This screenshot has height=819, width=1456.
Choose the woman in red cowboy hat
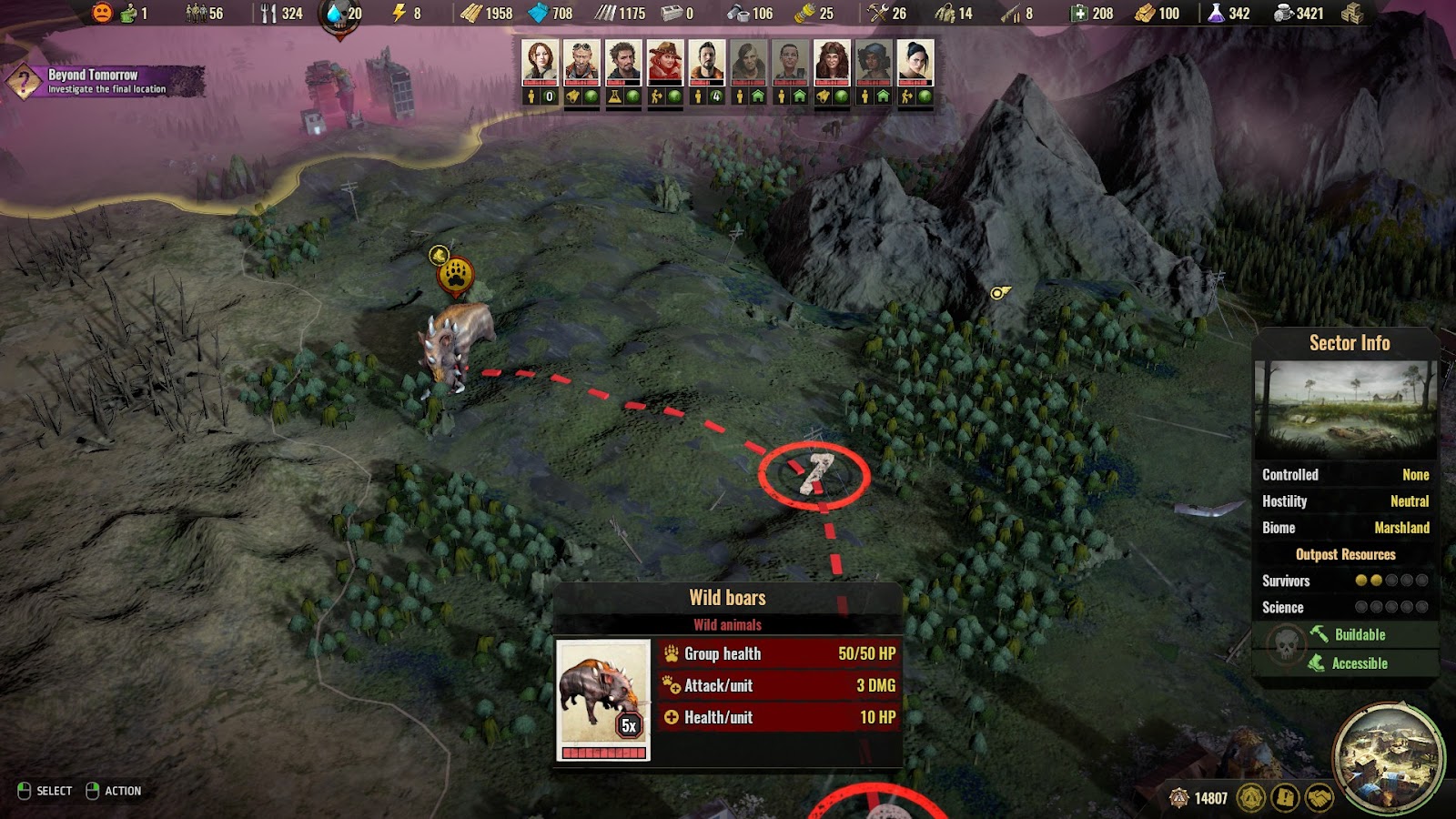pos(665,63)
